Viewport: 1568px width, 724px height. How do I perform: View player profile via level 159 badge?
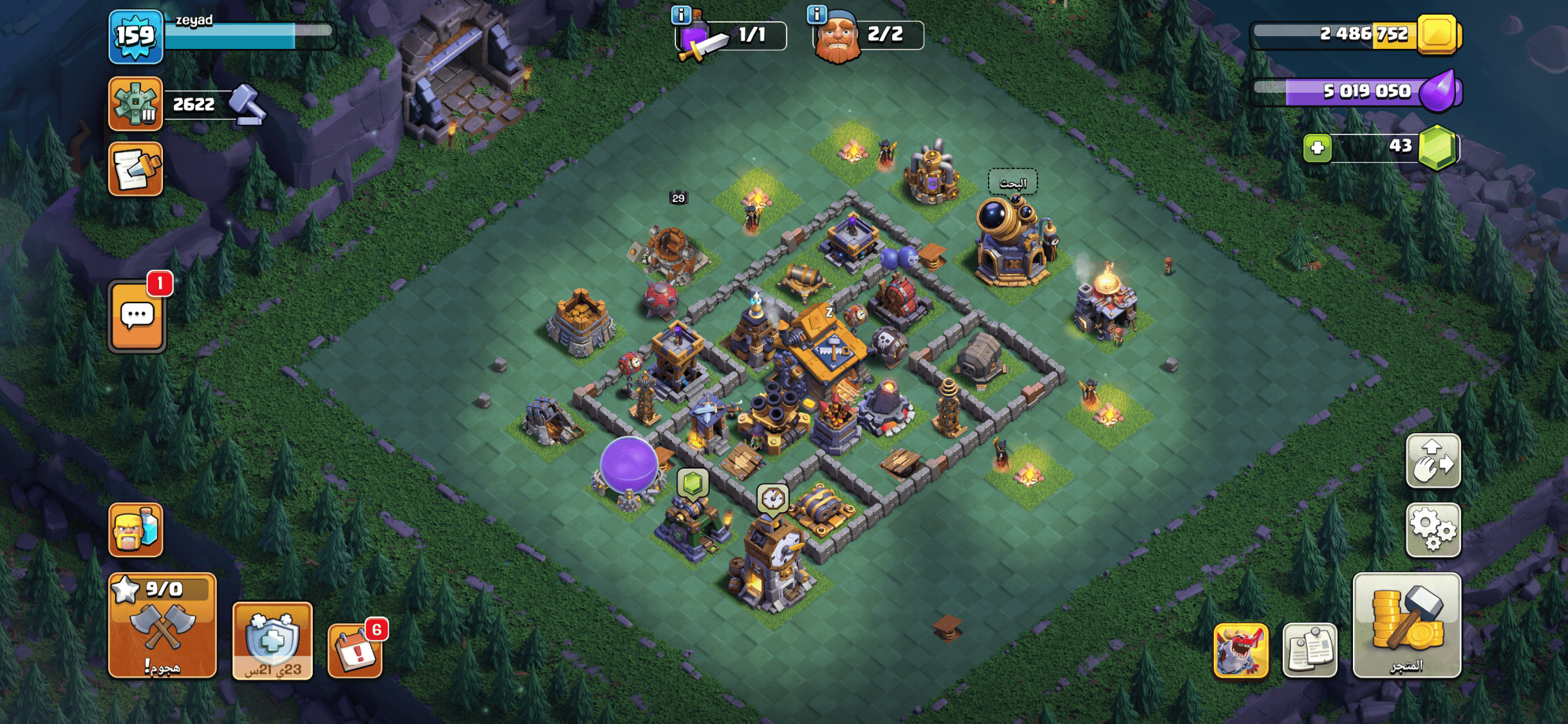coord(136,36)
